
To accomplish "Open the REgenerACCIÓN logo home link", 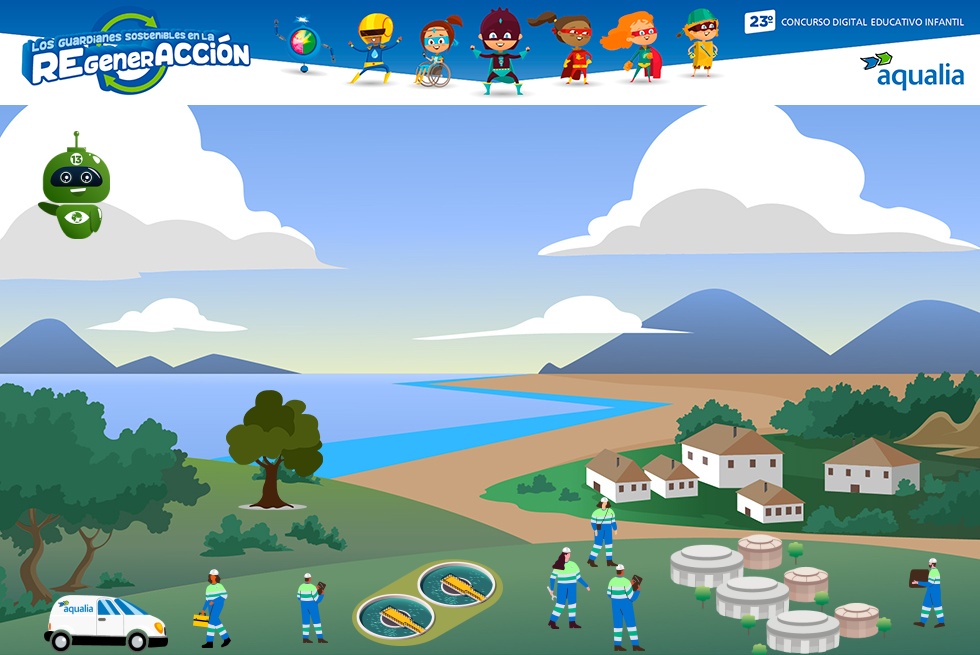I will (x=137, y=55).
